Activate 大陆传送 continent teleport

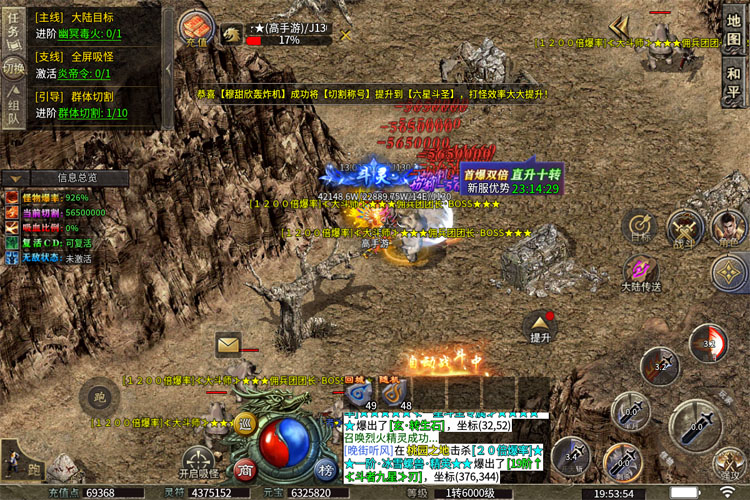pos(640,273)
